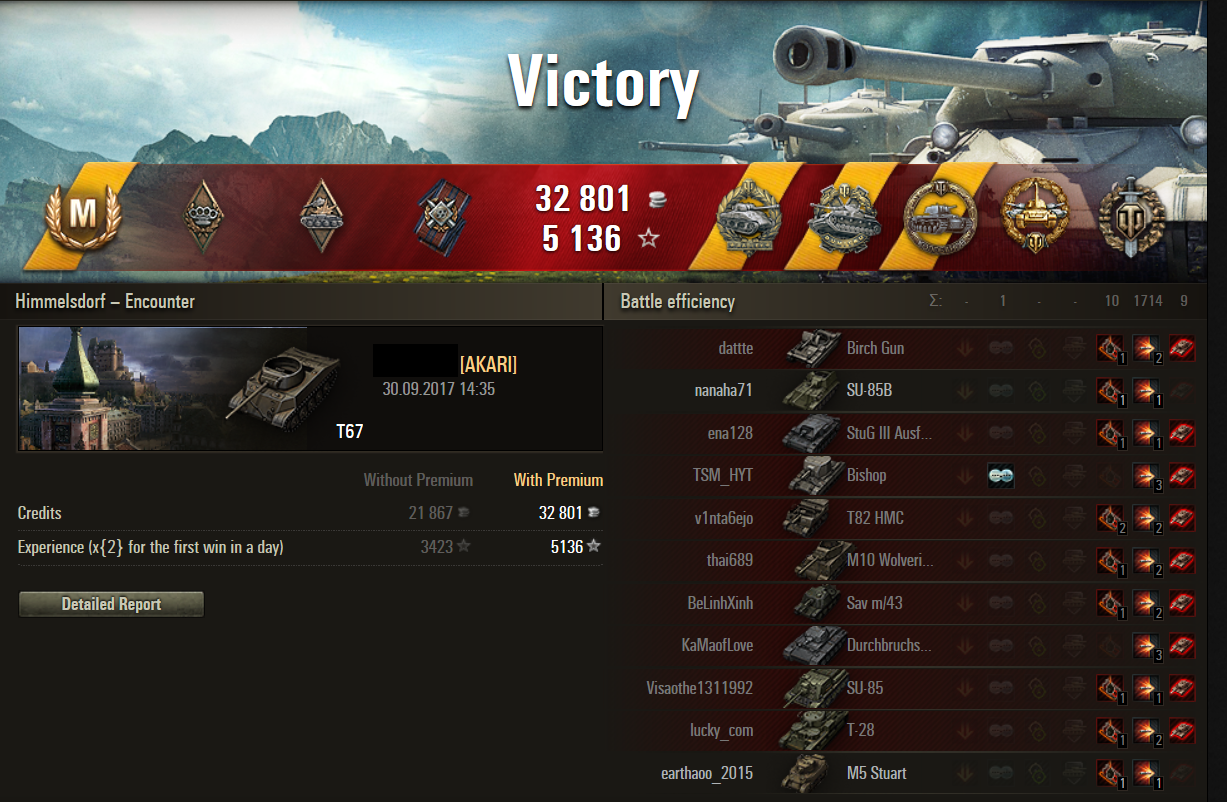Open the Detailed Report

111,604
